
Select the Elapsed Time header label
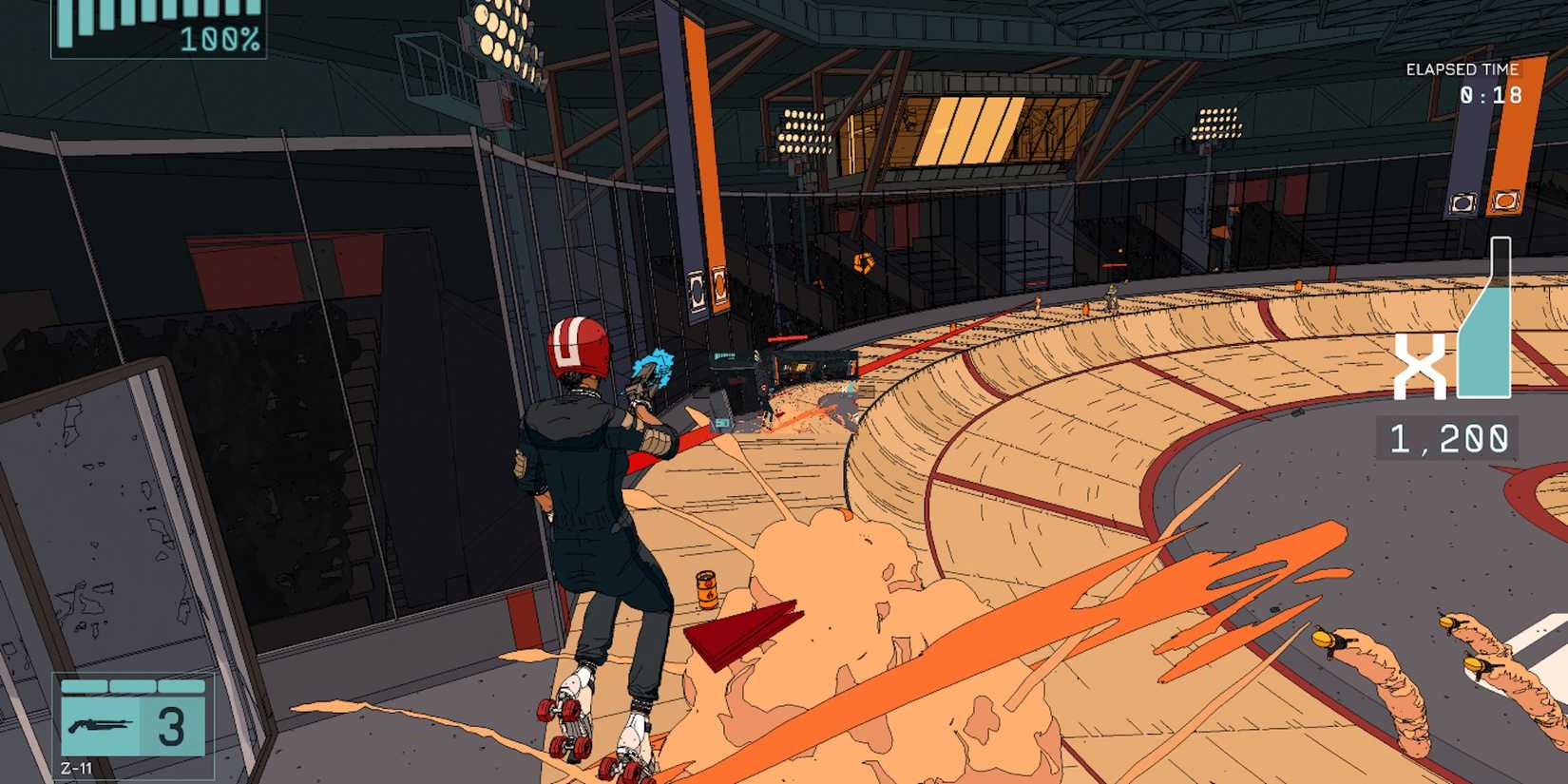pos(1461,67)
